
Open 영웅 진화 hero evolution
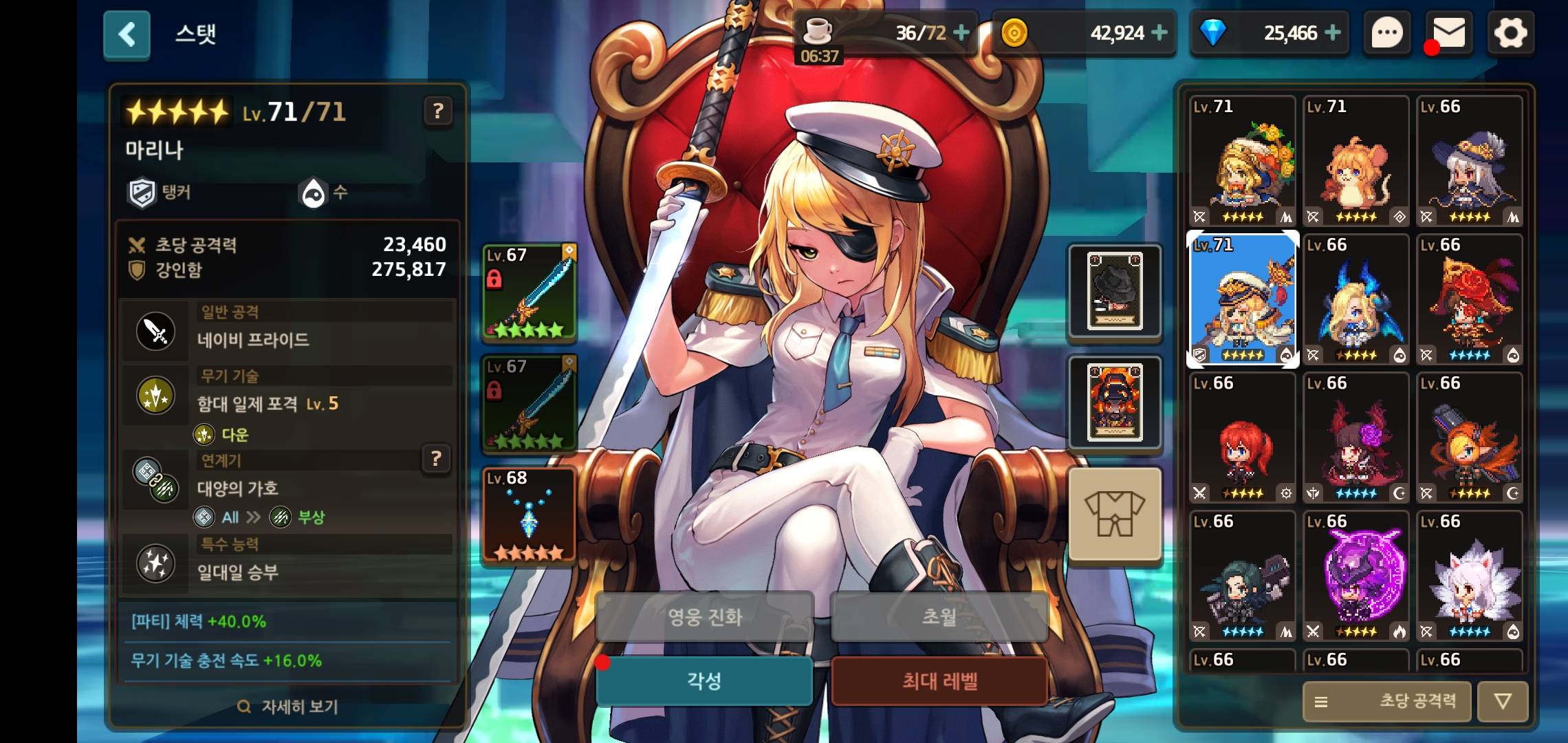704,616
